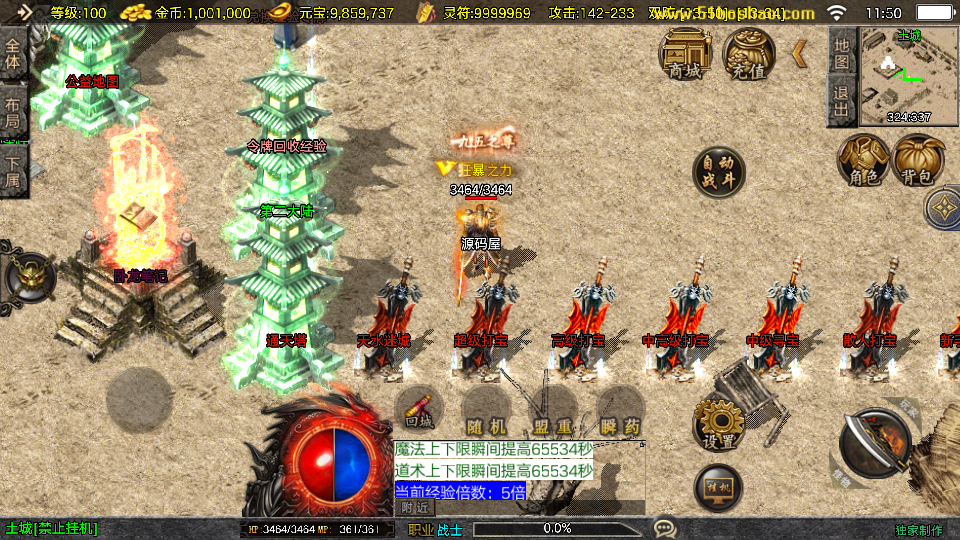This screenshot has height=540, width=960.
Task: Open the 地图 map tab
Action: [x=842, y=53]
